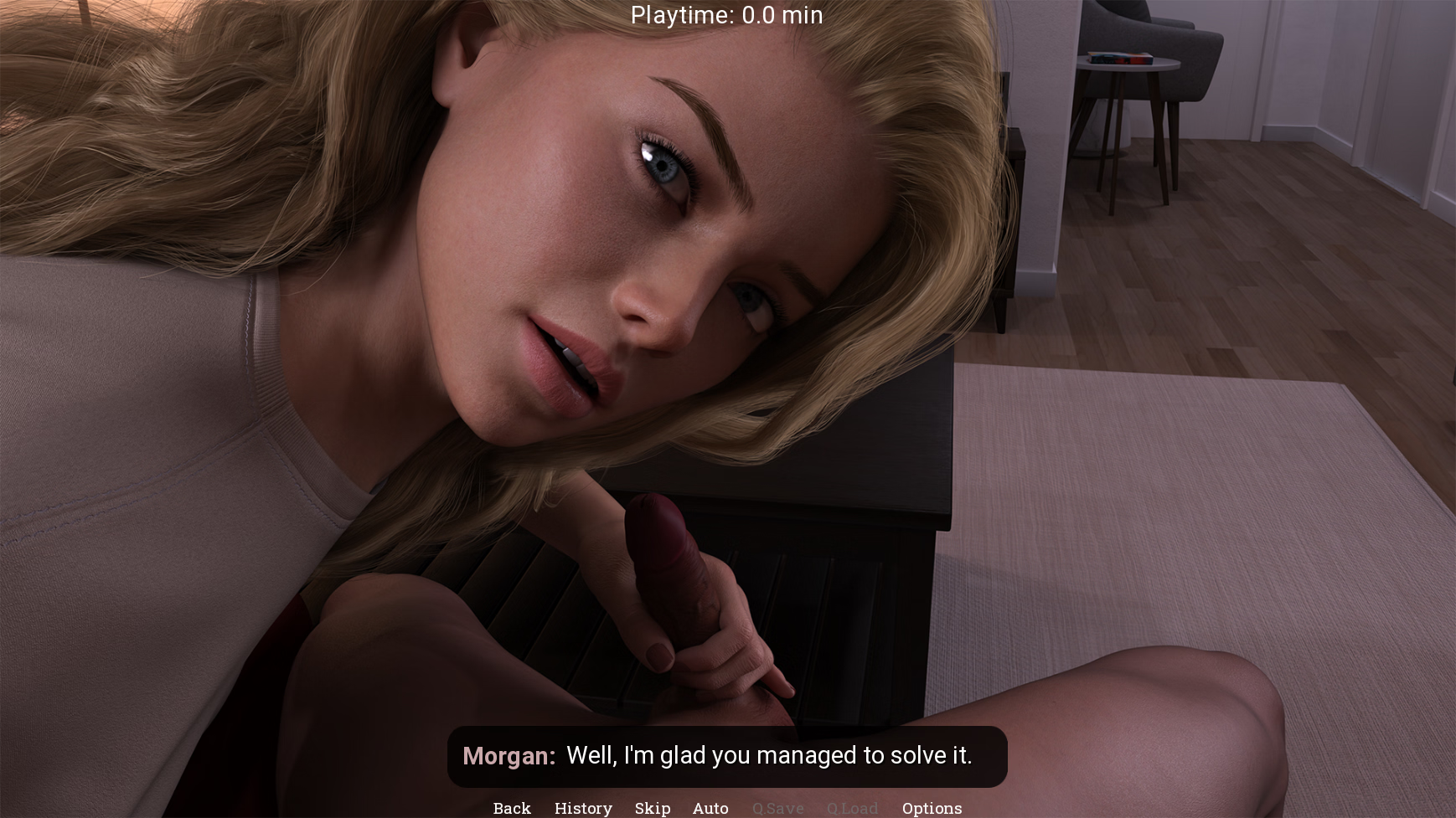This screenshot has height=818, width=1456.
Task: Open the Options menu
Action: point(932,808)
